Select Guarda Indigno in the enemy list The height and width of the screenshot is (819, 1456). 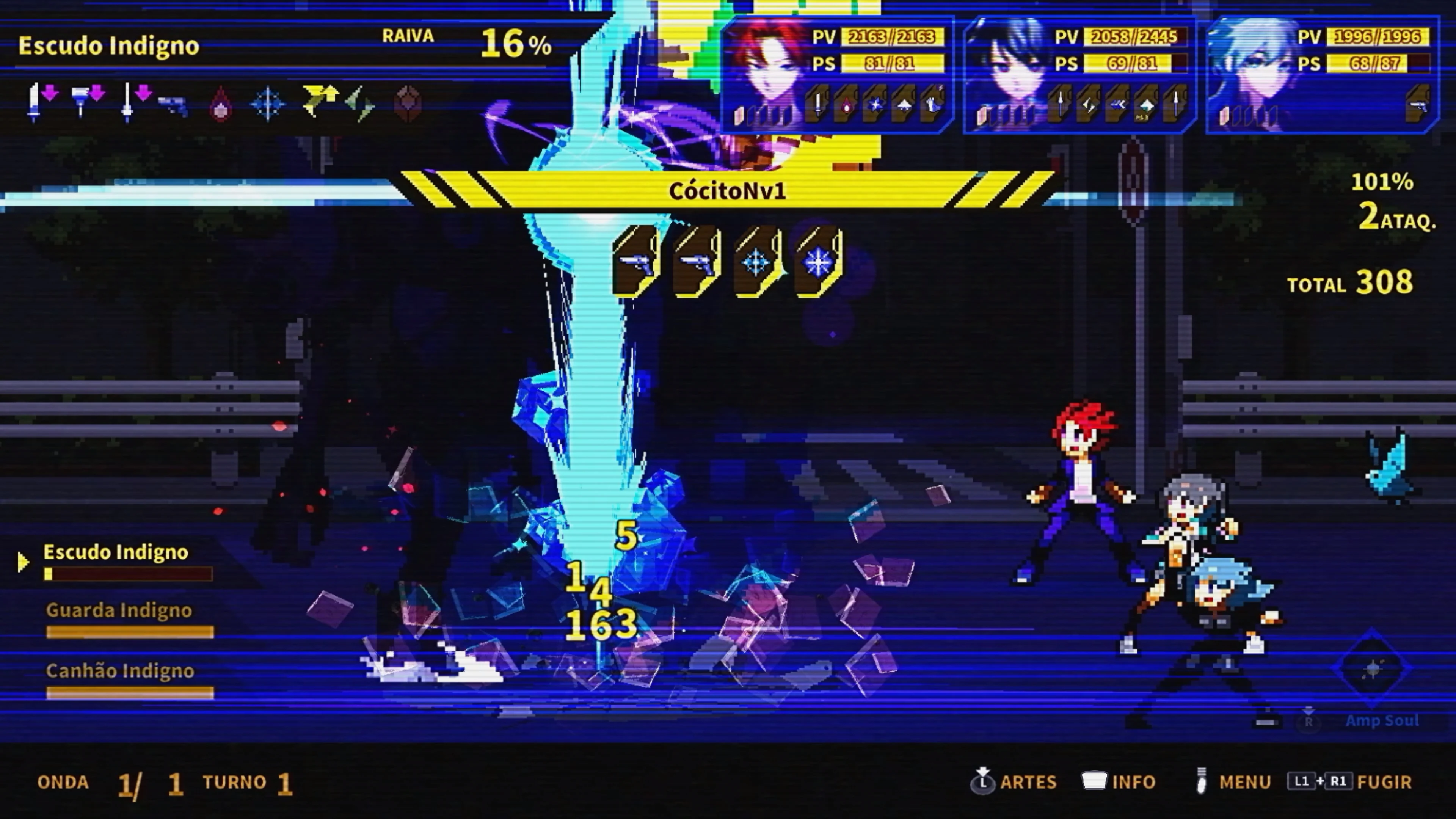[119, 610]
